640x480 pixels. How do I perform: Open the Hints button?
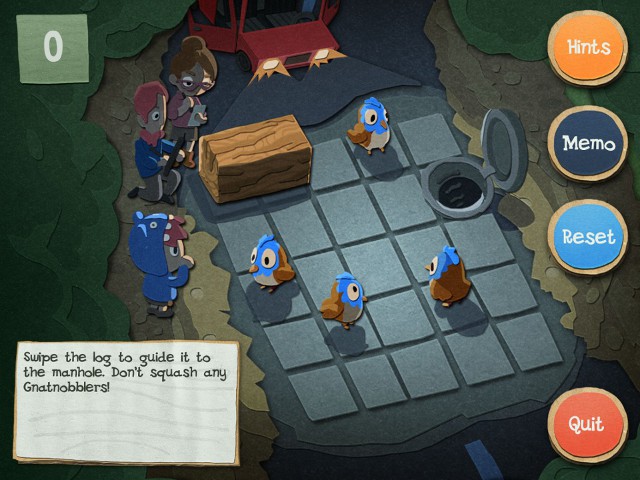click(588, 47)
